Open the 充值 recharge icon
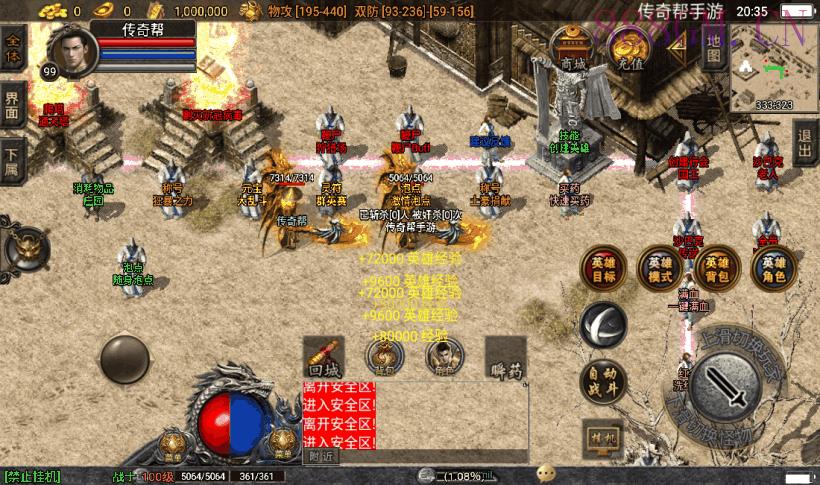This screenshot has height=485, width=820. (x=629, y=48)
